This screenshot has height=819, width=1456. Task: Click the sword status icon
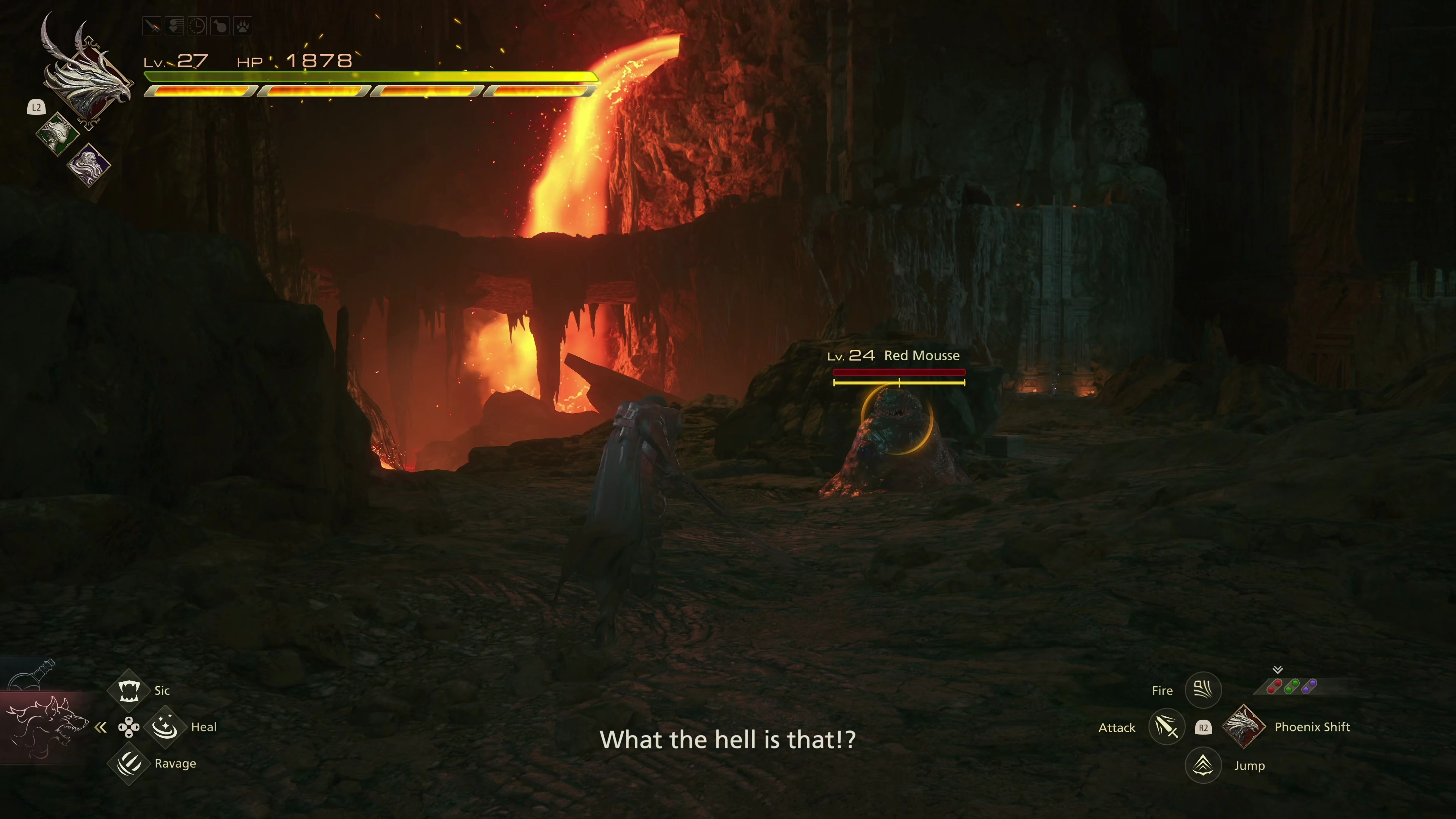coord(152,26)
